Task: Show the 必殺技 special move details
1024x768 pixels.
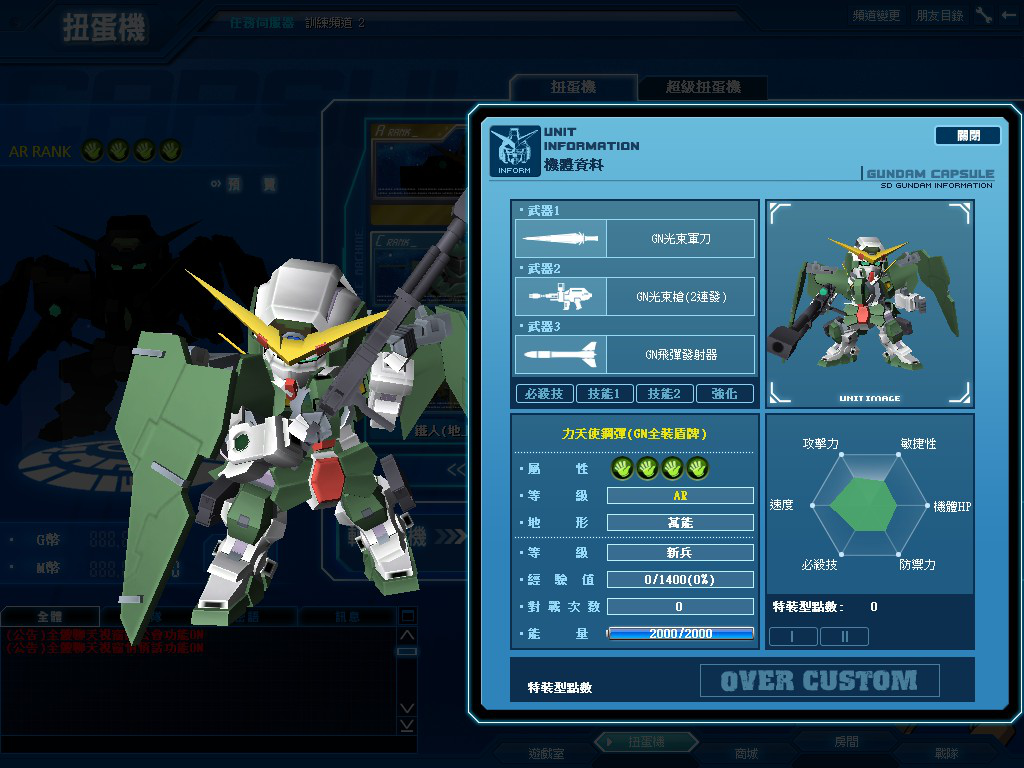Action: [544, 394]
